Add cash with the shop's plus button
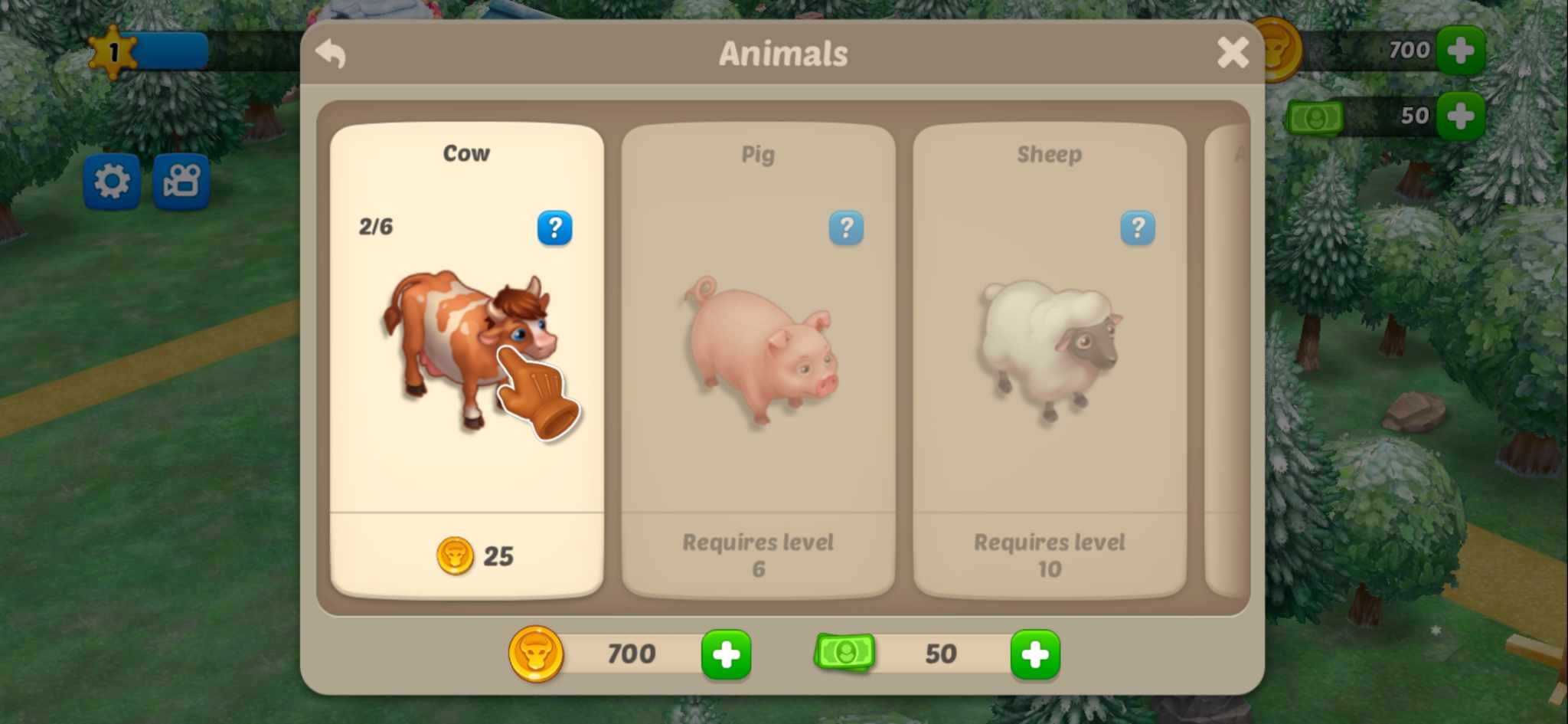The image size is (1568, 724). [x=1034, y=654]
